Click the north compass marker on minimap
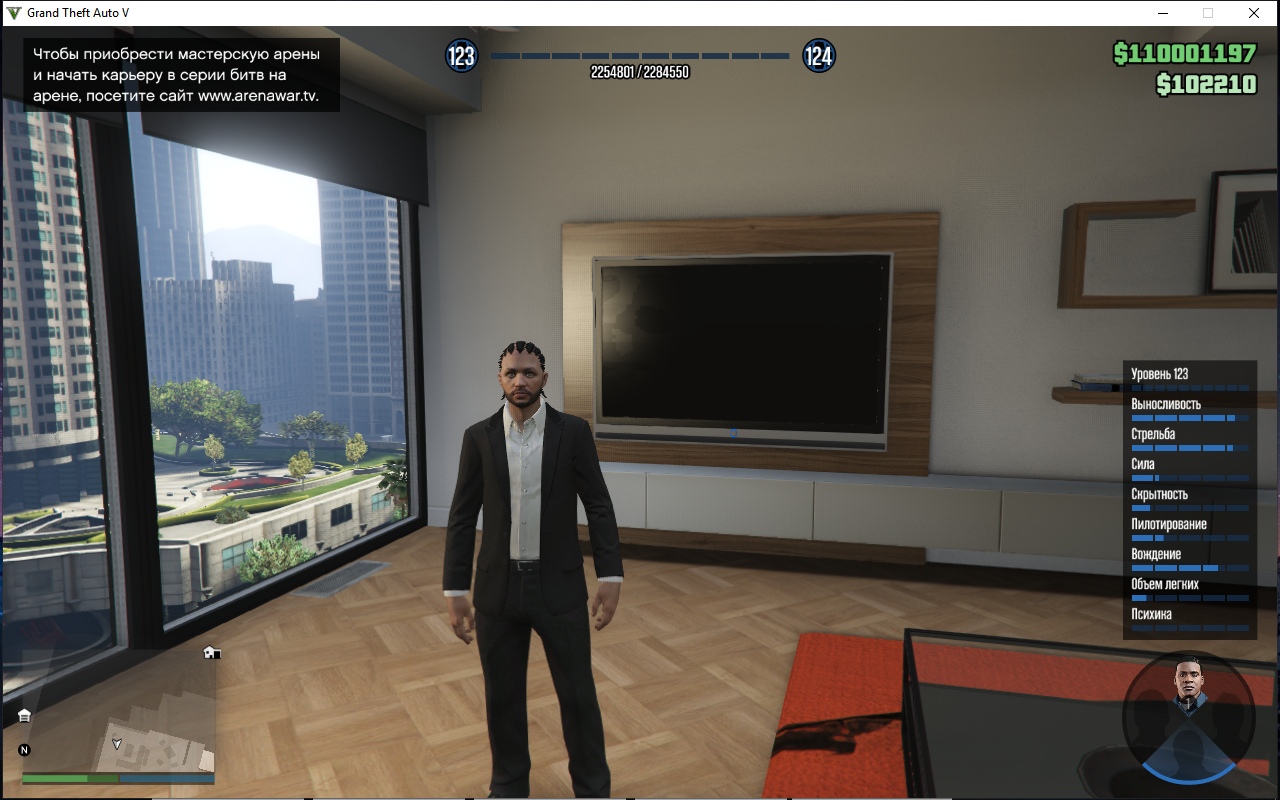The image size is (1280, 800). coord(24,749)
